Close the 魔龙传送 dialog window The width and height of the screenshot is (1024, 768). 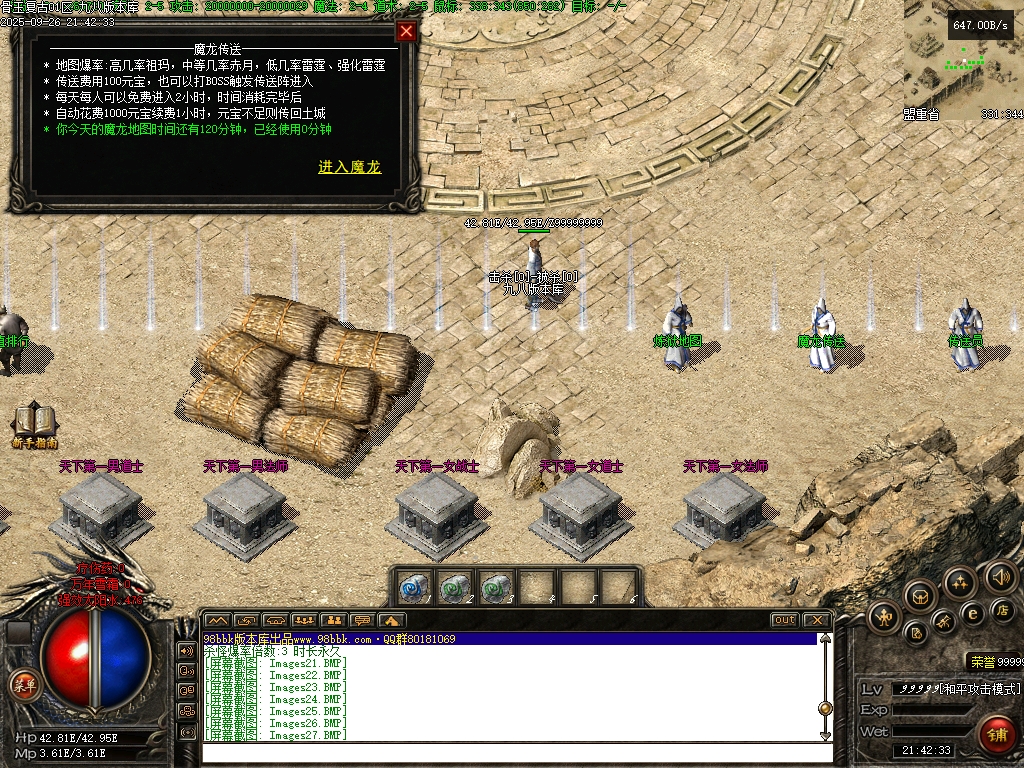(x=406, y=31)
